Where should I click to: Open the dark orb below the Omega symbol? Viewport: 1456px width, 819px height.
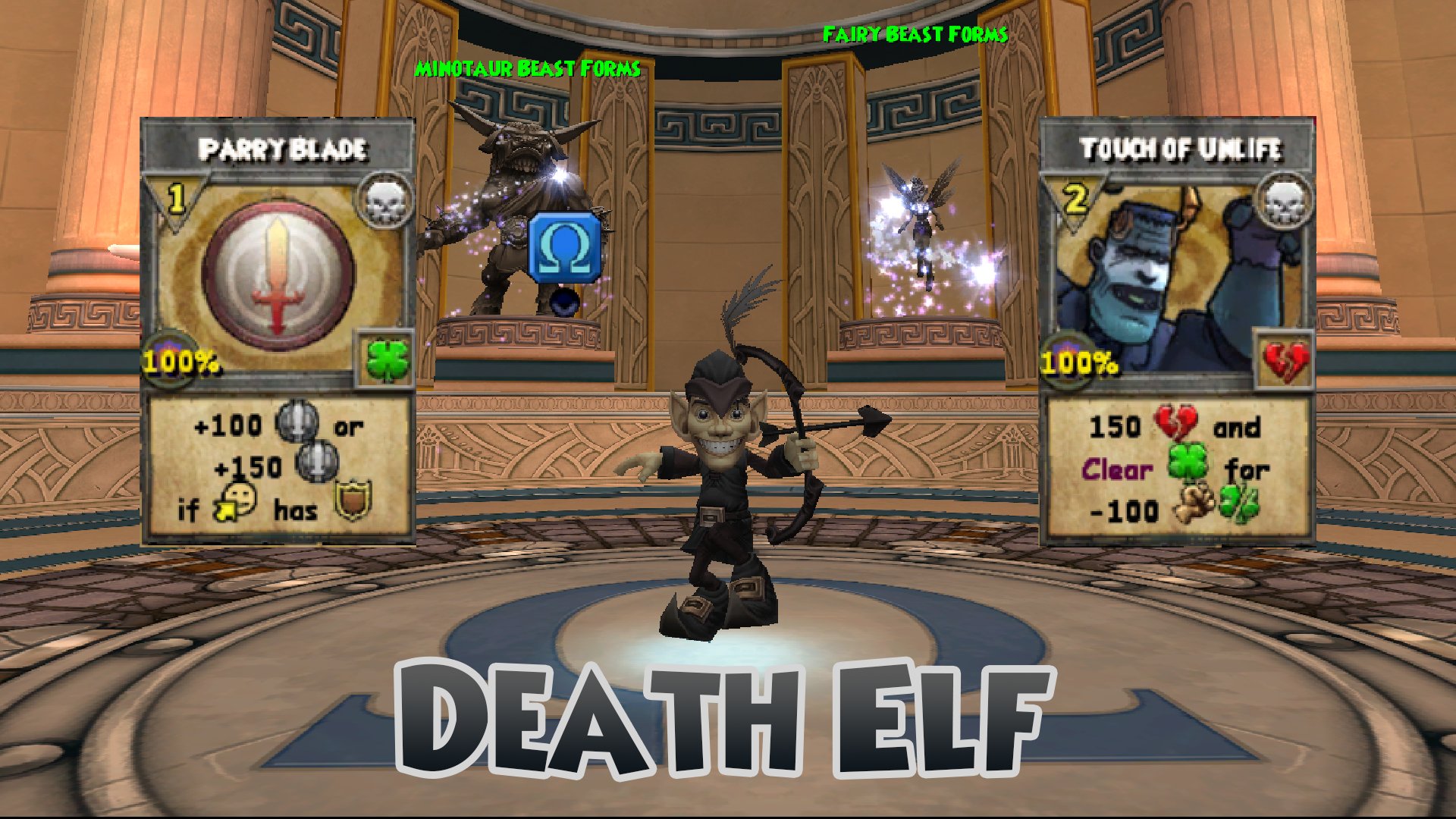pos(564,300)
